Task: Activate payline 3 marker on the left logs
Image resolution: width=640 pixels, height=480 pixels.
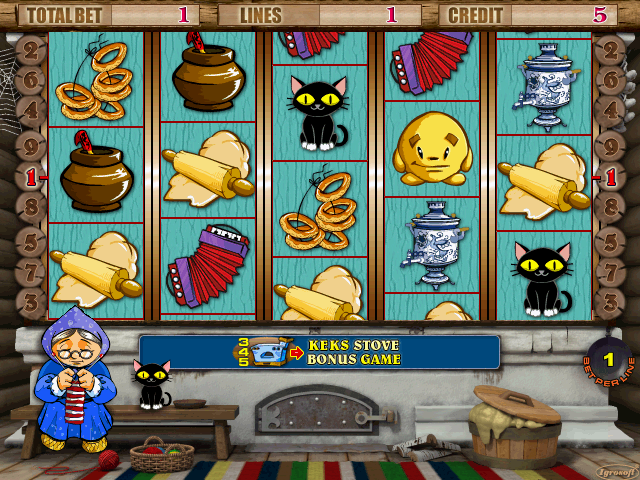Action: [31, 300]
